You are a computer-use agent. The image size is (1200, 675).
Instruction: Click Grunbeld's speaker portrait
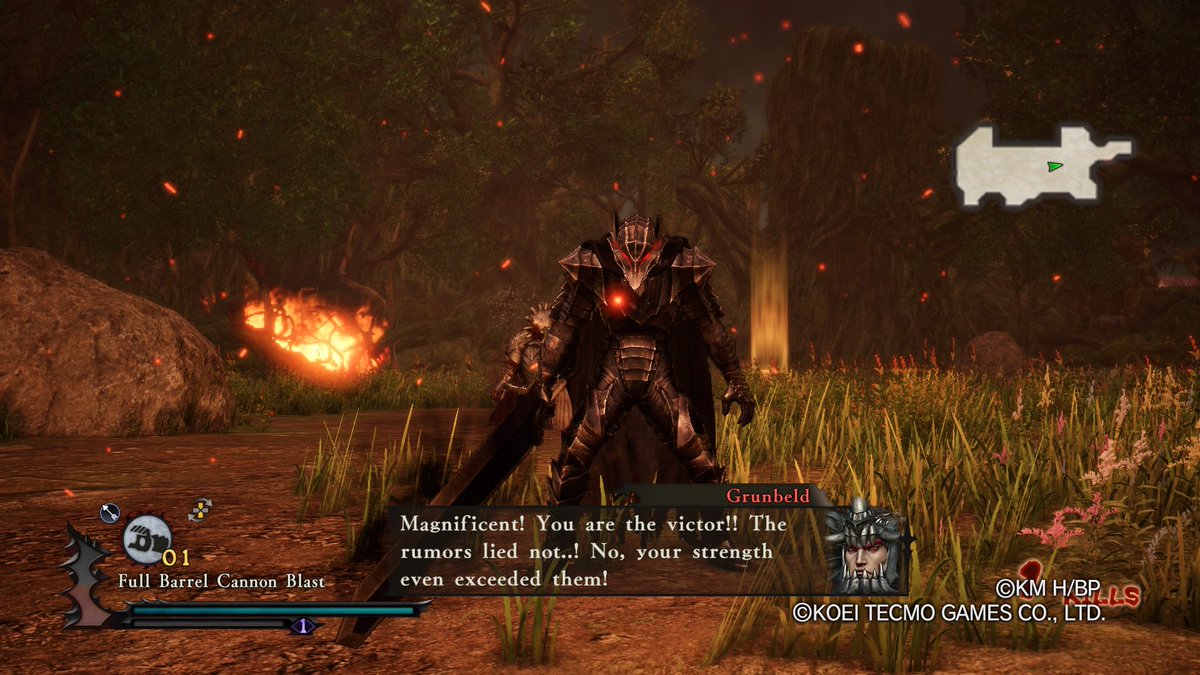865,549
